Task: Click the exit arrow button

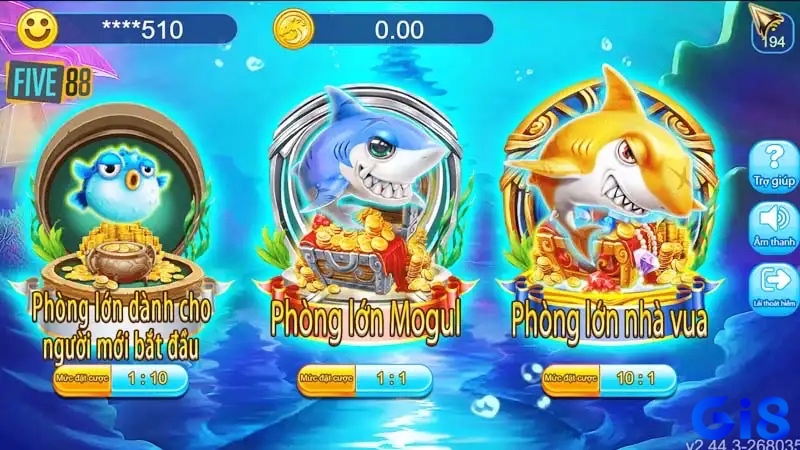Action: click(771, 284)
